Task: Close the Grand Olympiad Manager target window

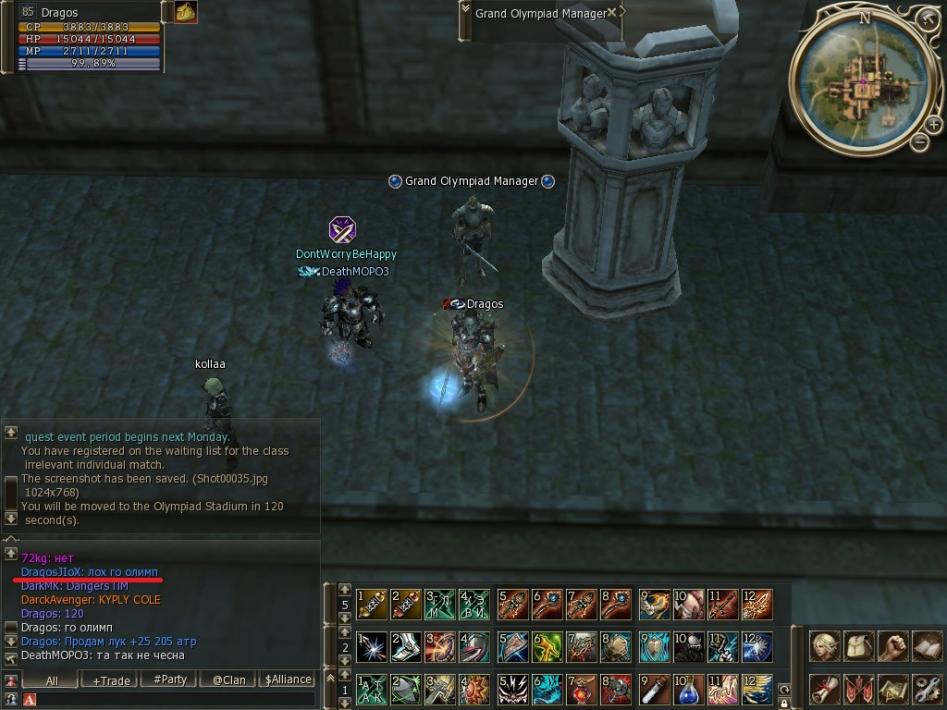Action: click(612, 13)
